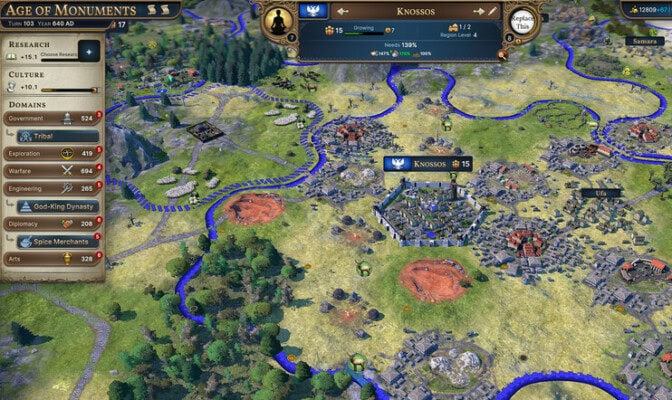Select the Spice Merchants entry
Viewport: 672px width, 400px height.
click(x=60, y=241)
